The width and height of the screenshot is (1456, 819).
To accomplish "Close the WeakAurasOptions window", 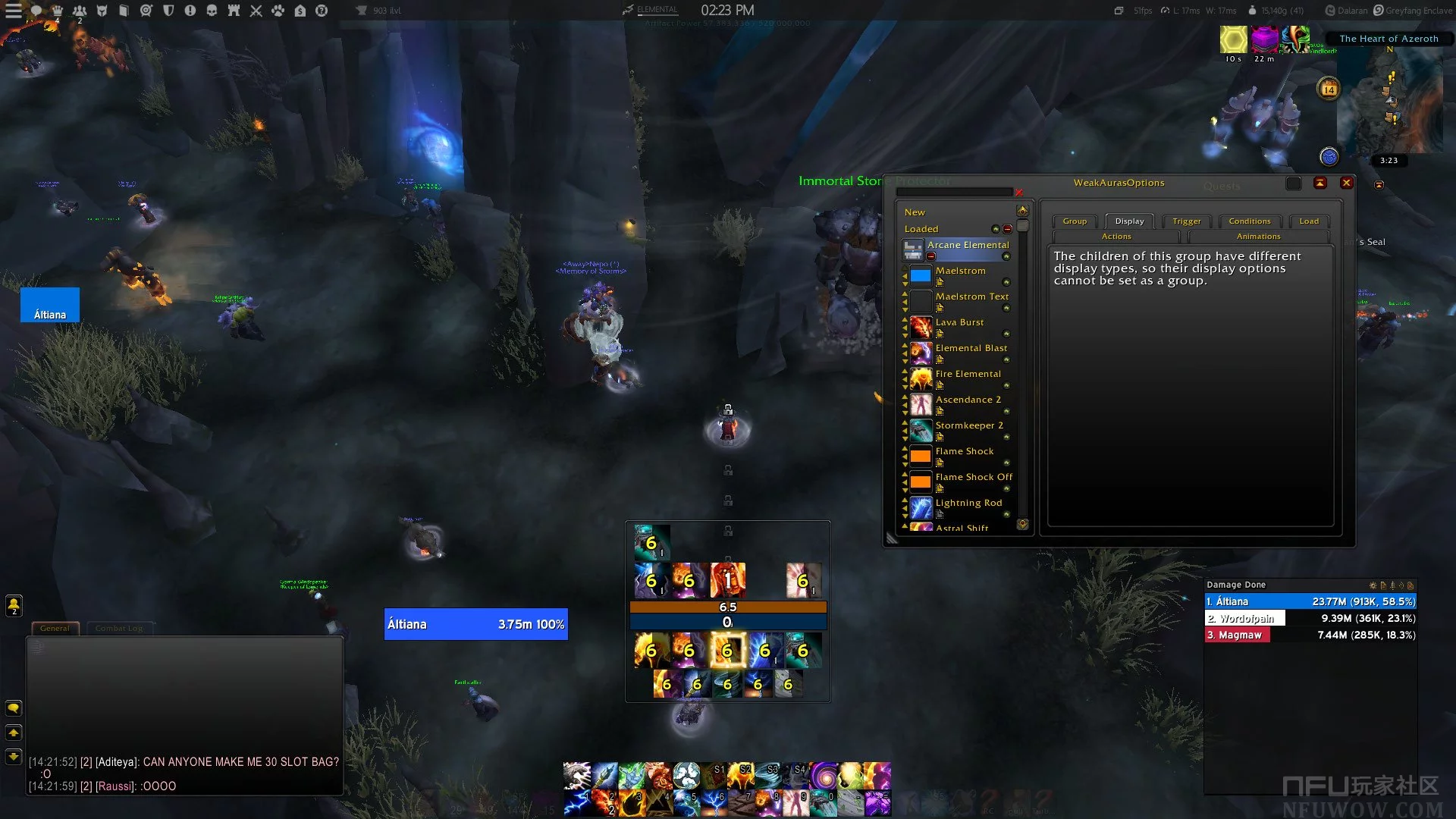I will (1346, 183).
